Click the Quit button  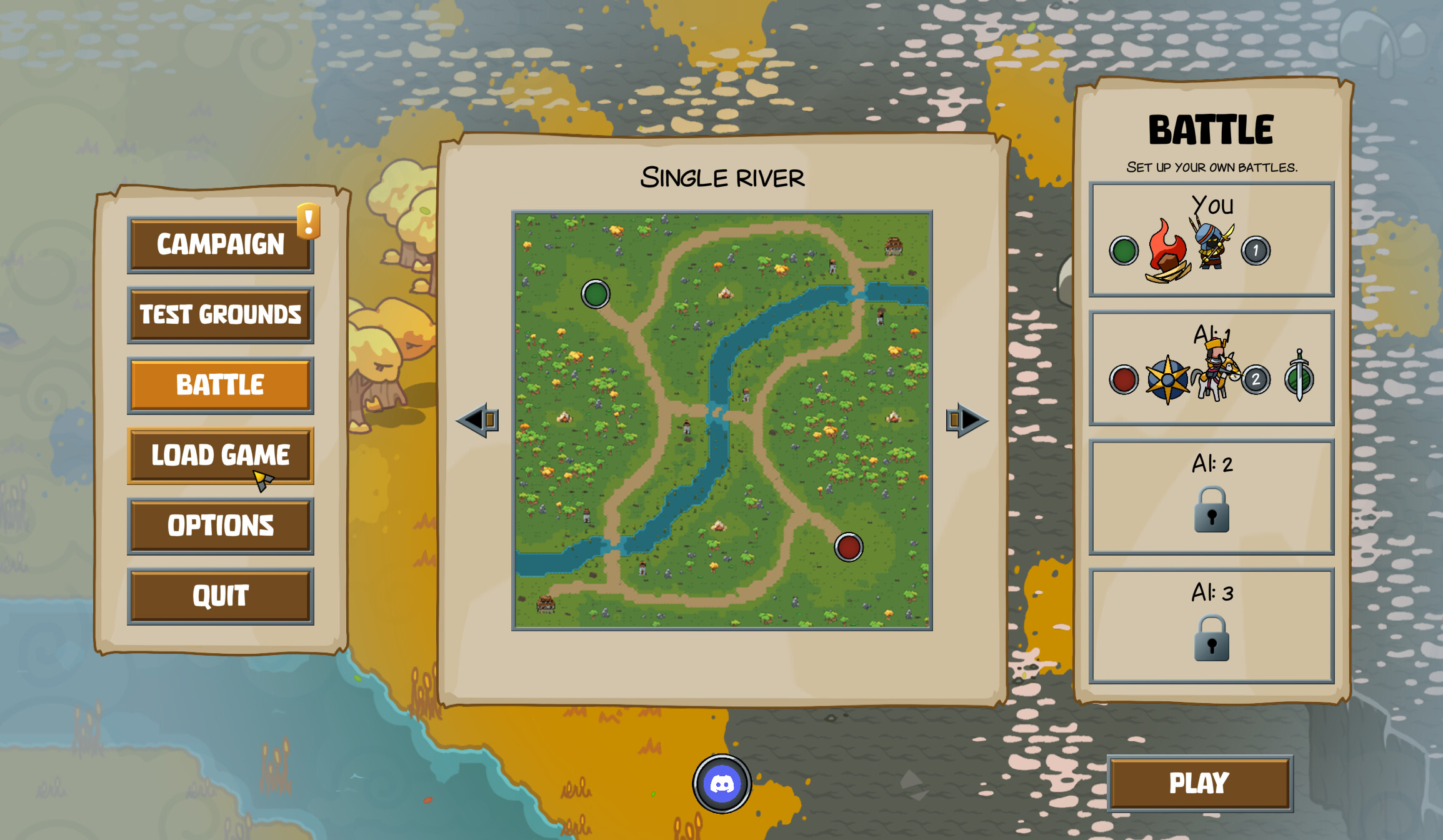(220, 596)
